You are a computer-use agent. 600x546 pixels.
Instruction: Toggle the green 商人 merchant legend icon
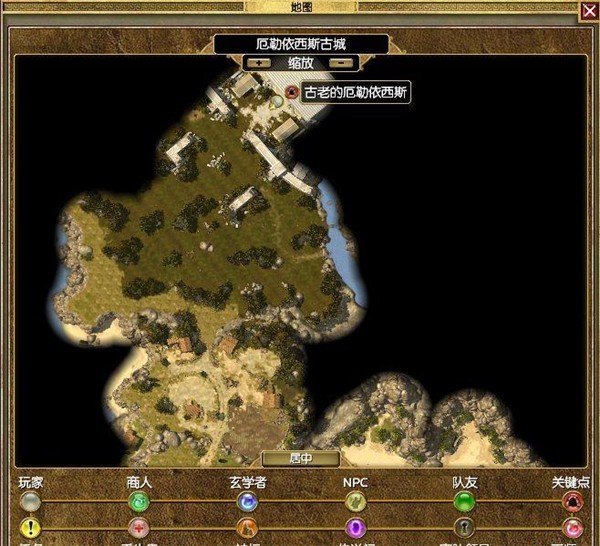[x=139, y=500]
